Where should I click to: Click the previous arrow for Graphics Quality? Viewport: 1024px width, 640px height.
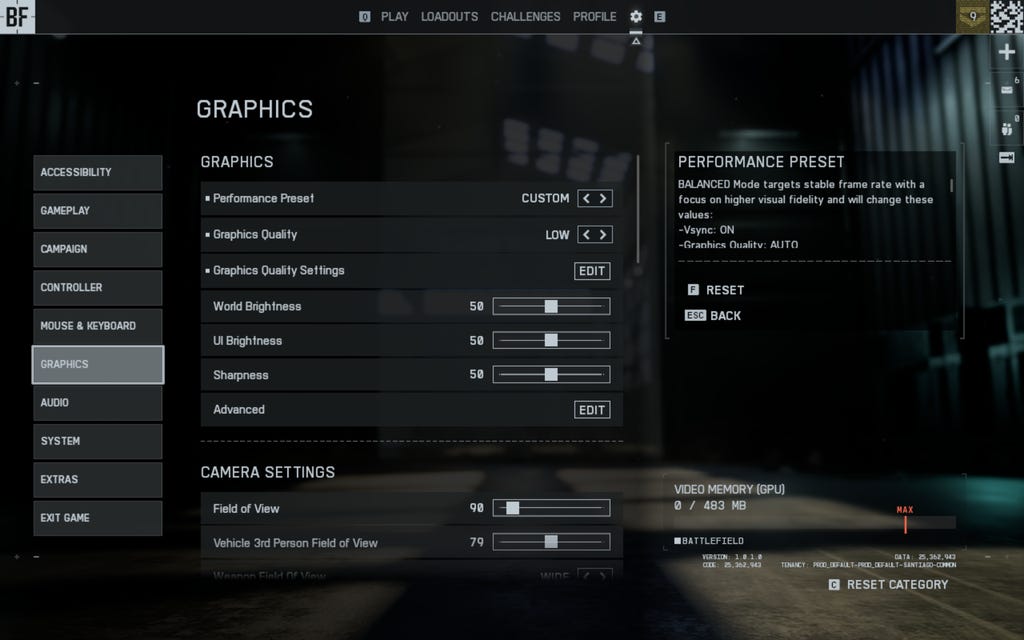(x=587, y=235)
